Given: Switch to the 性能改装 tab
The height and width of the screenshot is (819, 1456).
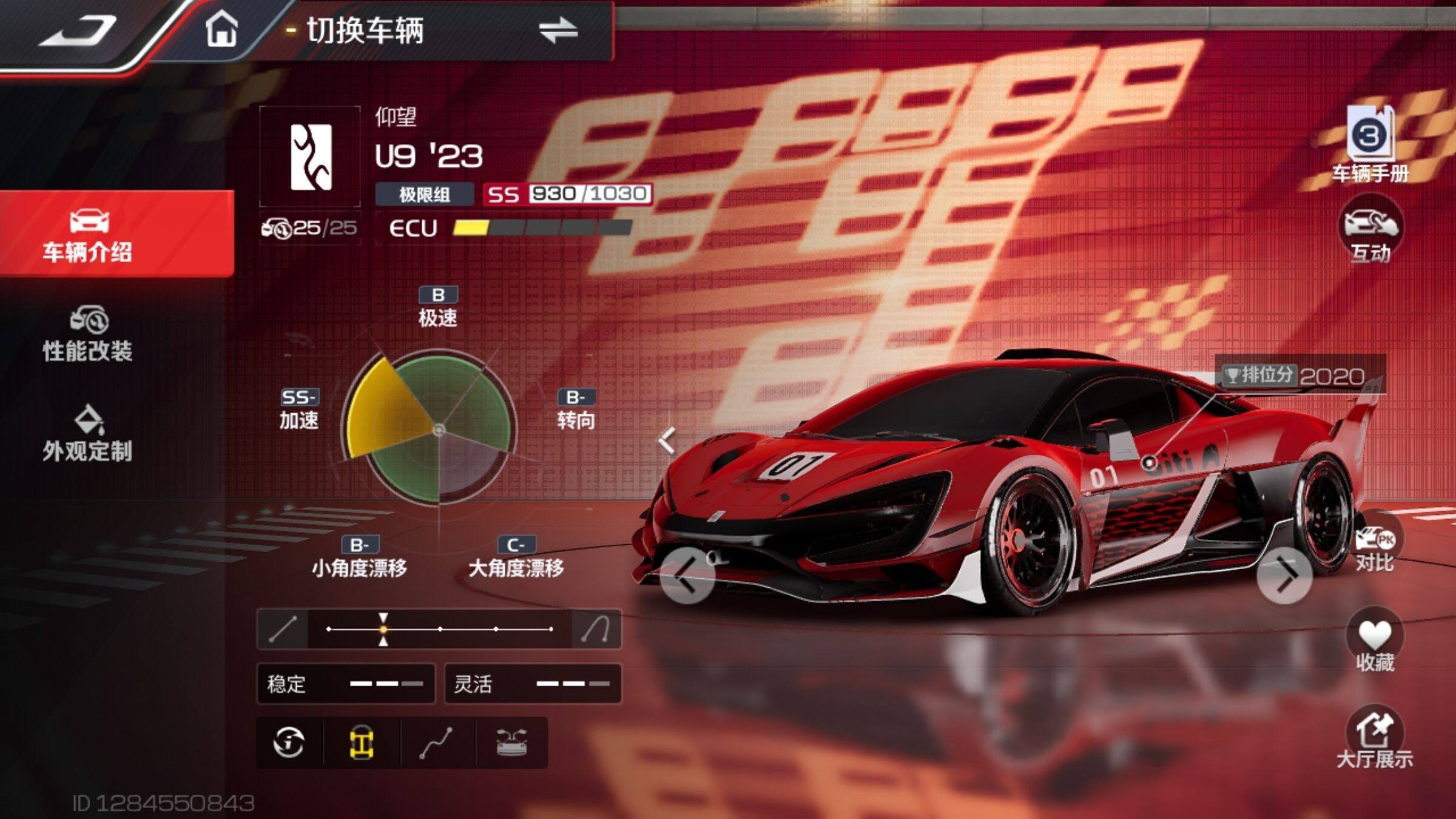Looking at the screenshot, I should pyautogui.click(x=88, y=335).
